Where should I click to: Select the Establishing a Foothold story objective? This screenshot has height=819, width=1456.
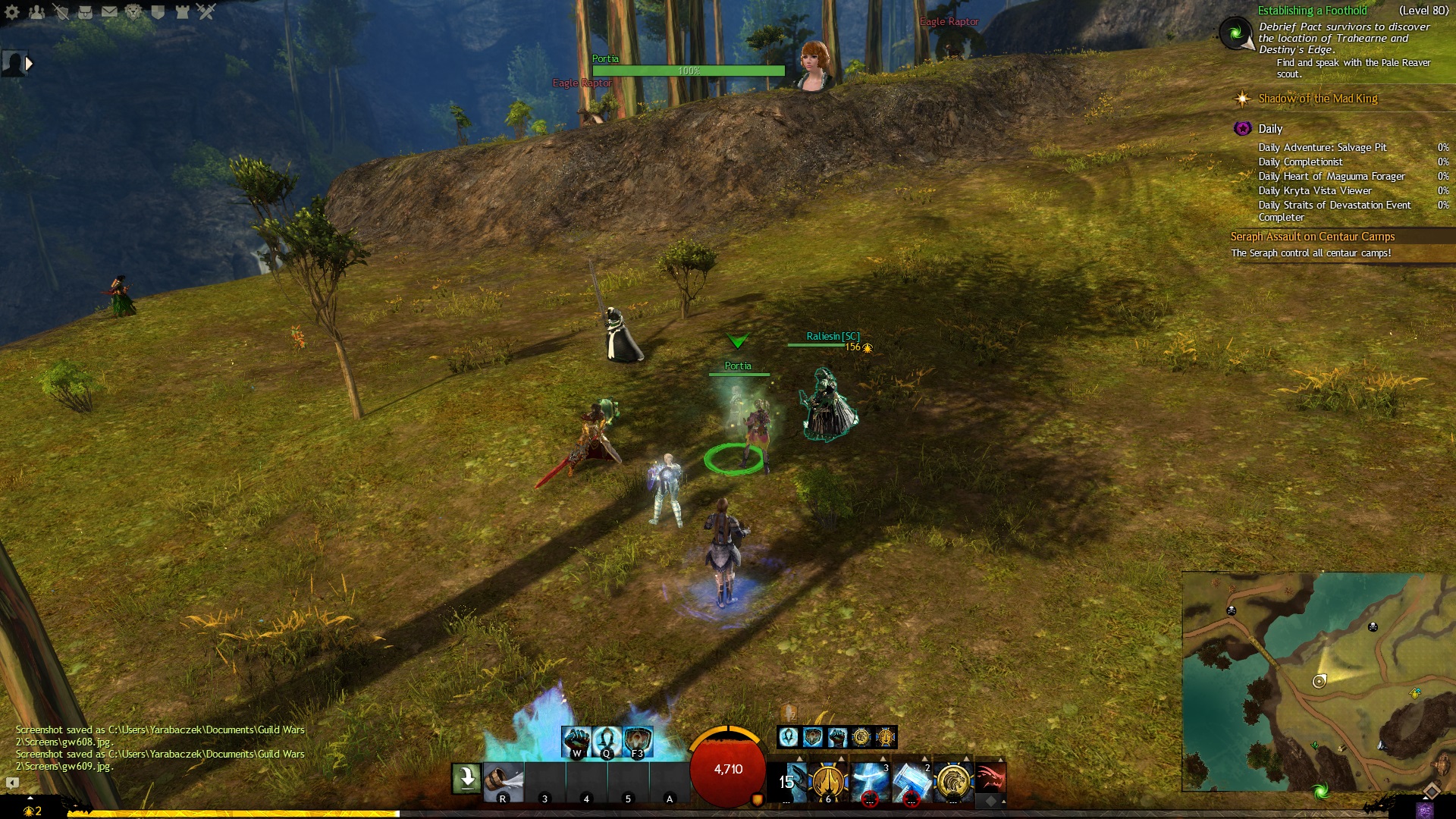[x=1312, y=11]
